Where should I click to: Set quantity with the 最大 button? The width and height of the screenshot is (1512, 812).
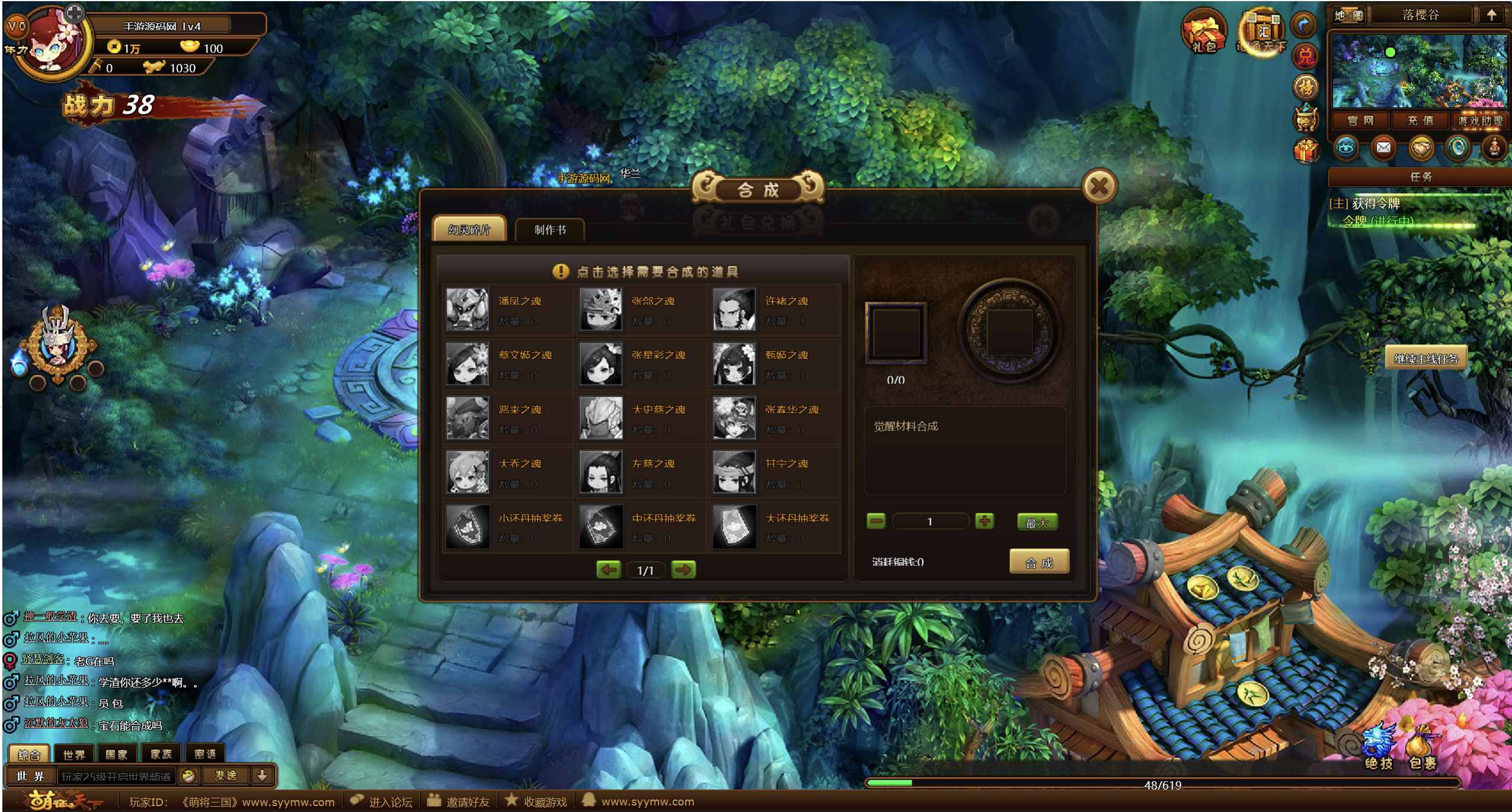pos(1037,522)
